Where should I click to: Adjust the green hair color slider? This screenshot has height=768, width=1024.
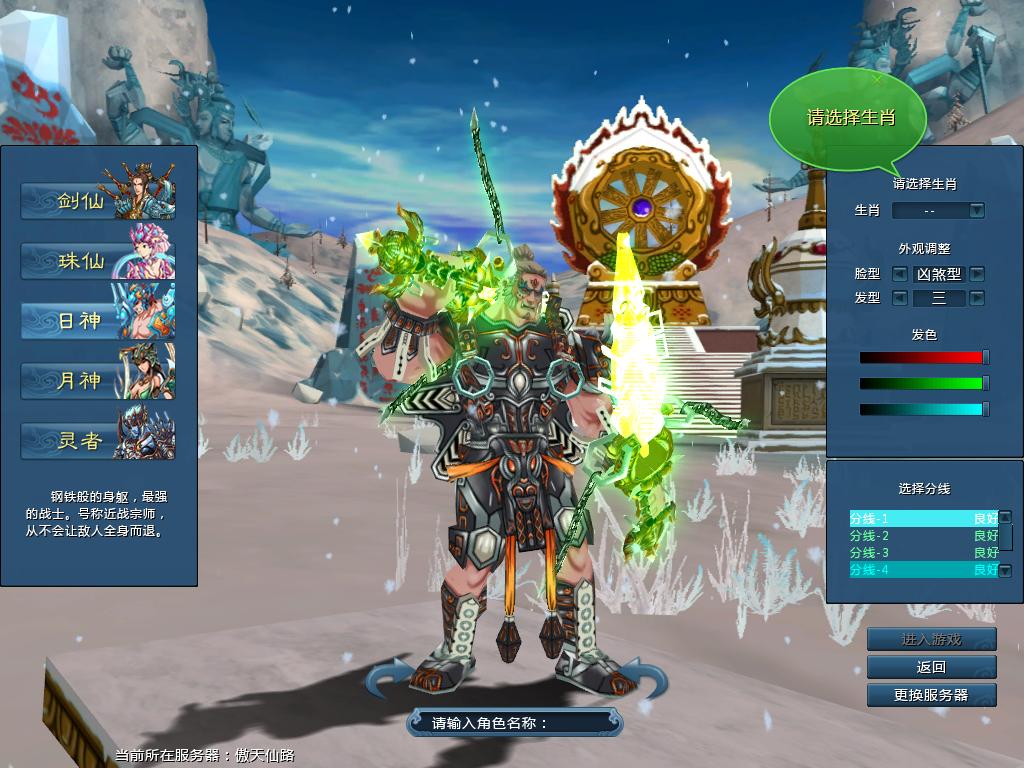pyautogui.click(x=985, y=383)
